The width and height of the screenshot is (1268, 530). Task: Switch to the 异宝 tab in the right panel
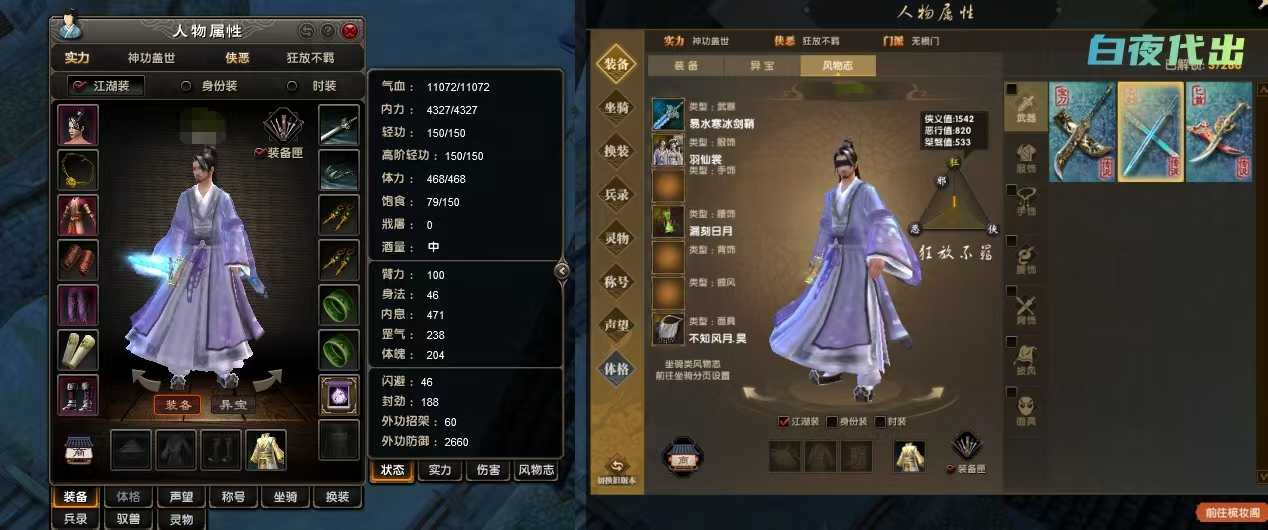pos(762,66)
